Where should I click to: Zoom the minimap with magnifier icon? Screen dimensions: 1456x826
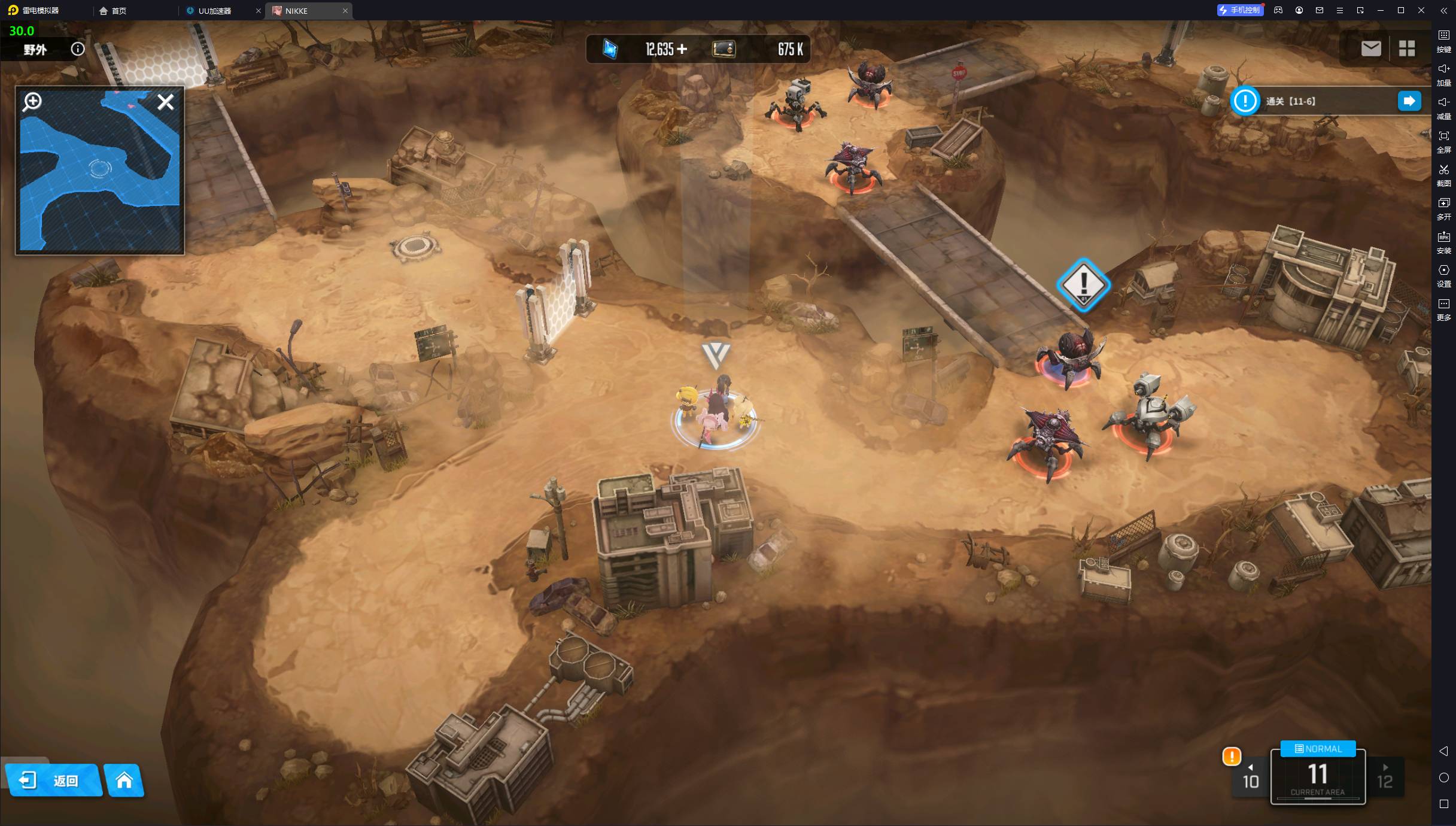(x=32, y=102)
